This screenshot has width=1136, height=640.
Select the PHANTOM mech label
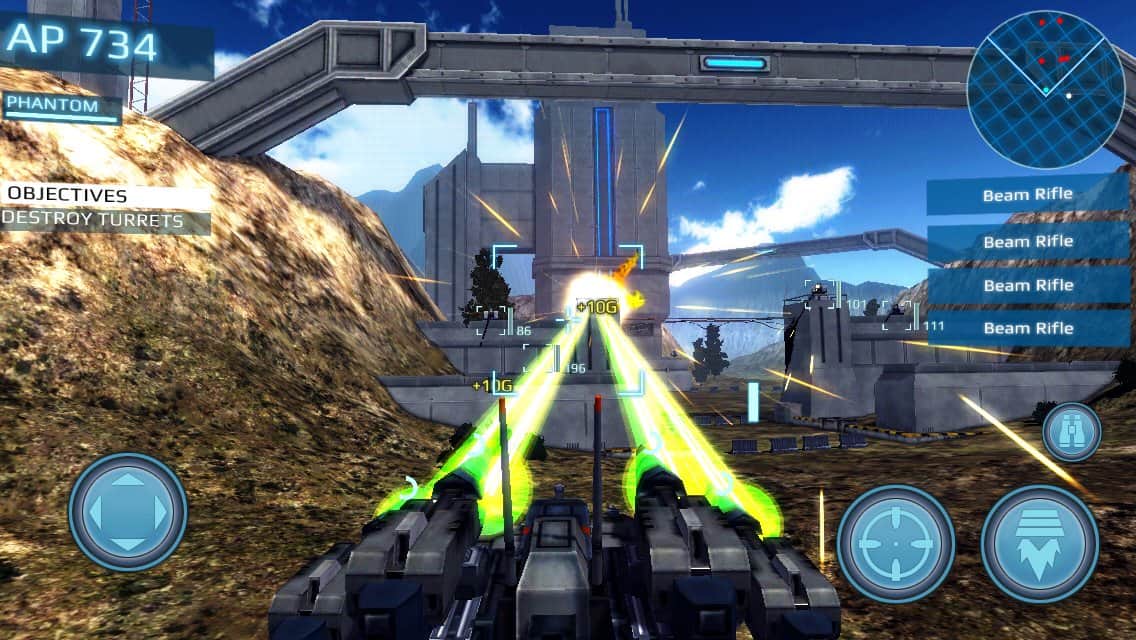point(61,108)
